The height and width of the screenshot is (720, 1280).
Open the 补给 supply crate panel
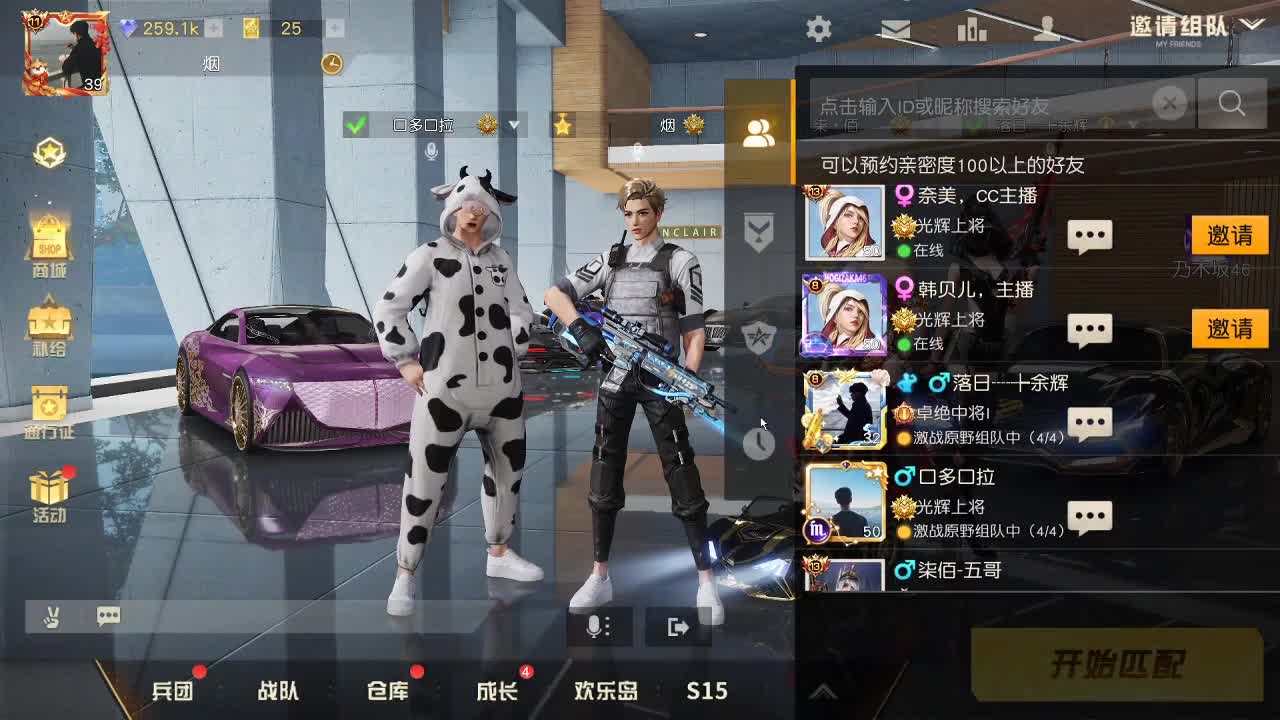[48, 325]
